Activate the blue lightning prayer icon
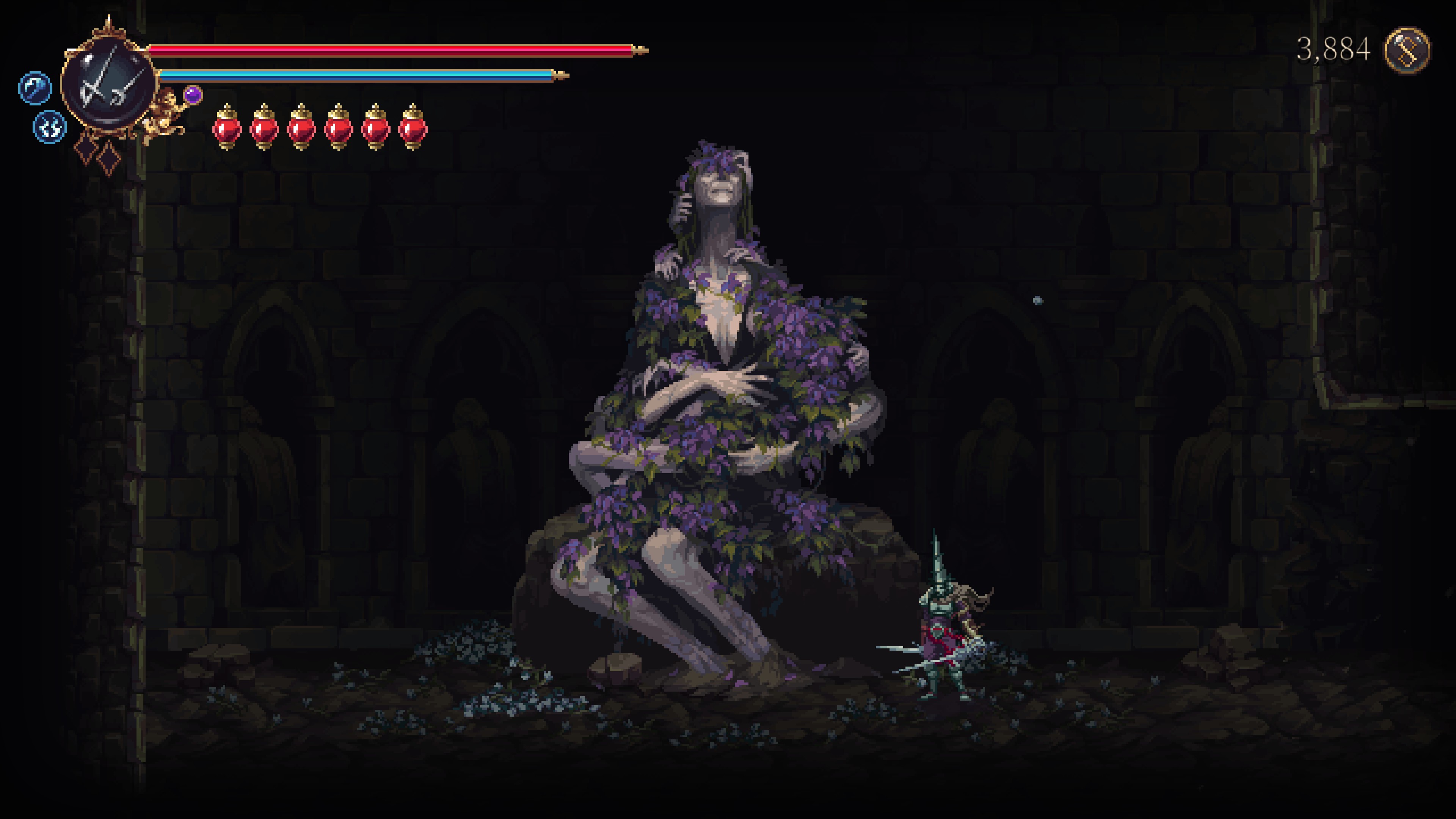Viewport: 1456px width, 819px height. pos(50,127)
